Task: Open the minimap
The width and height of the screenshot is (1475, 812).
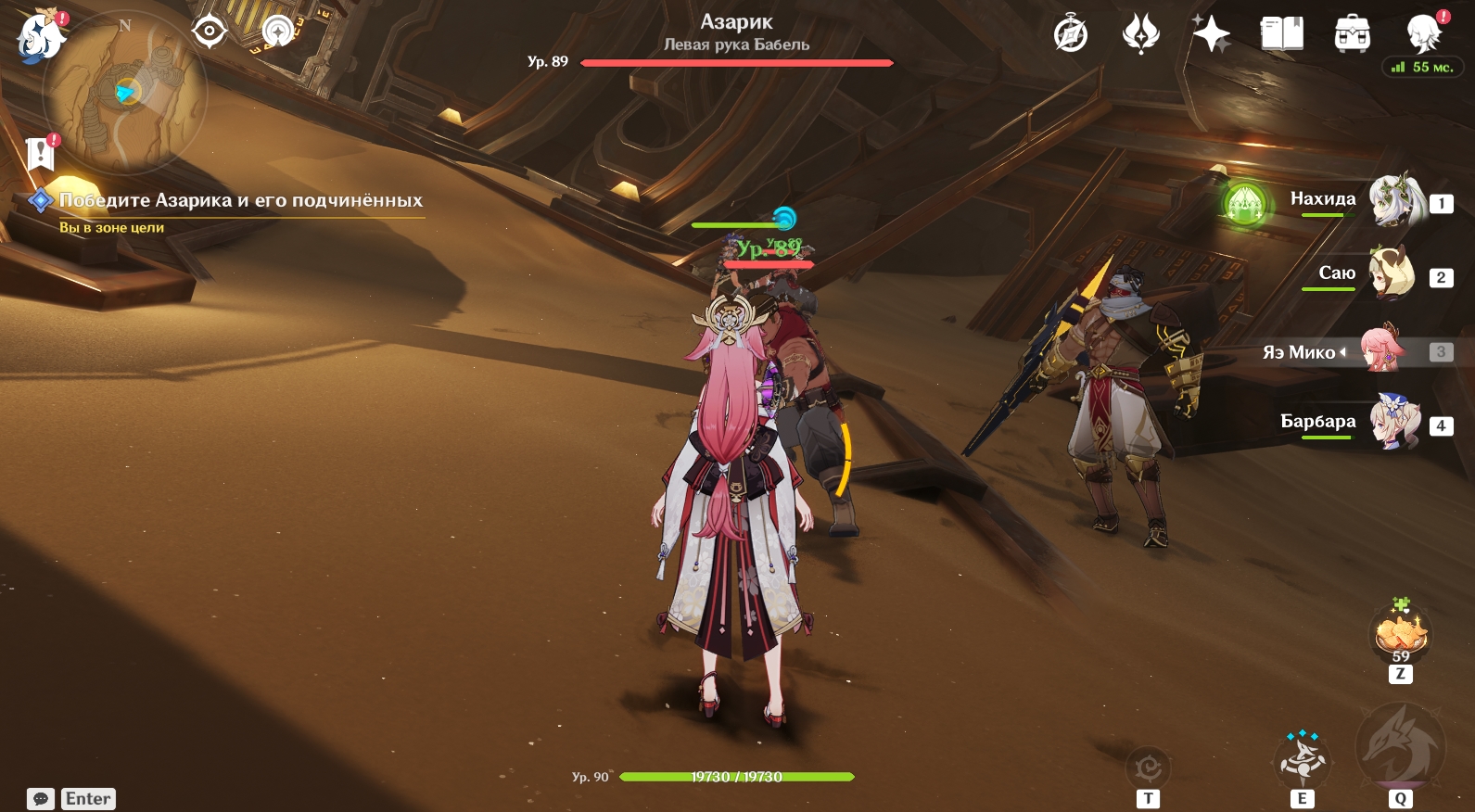Action: (125, 93)
